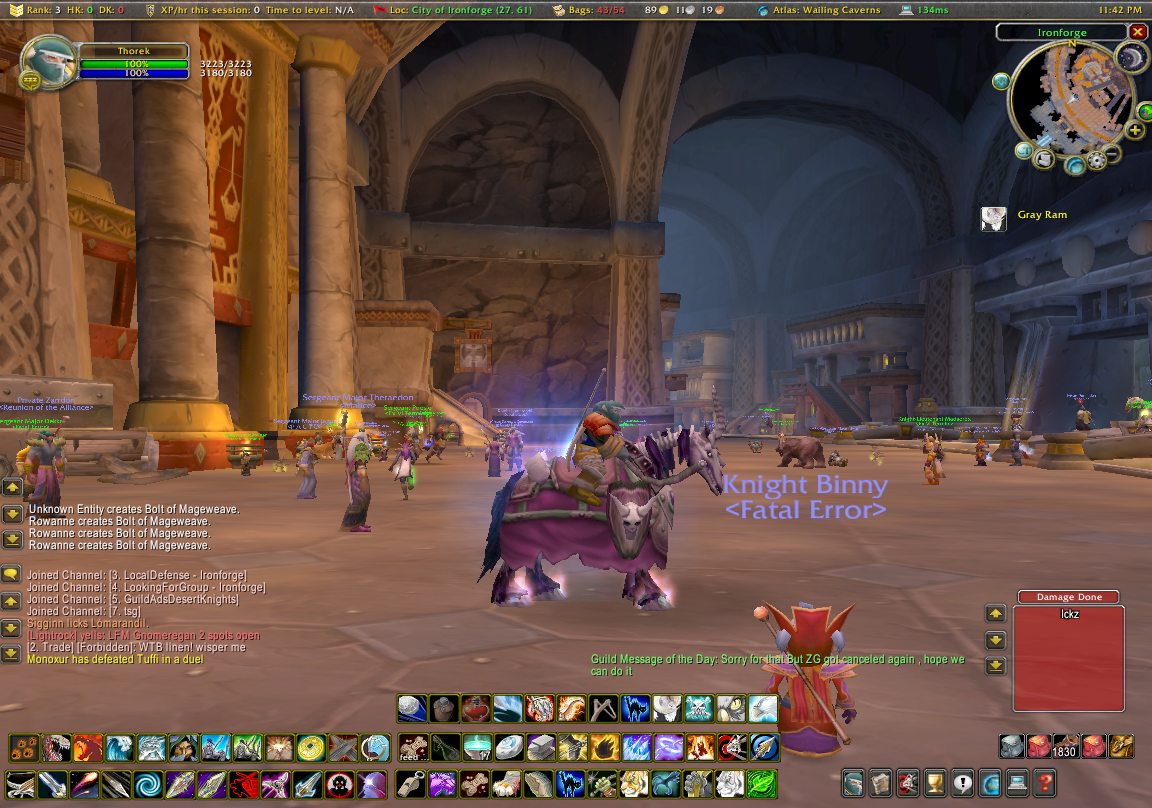Screen dimensions: 1152x808
Task: Use the whistle pet call icon
Action: click(x=413, y=783)
